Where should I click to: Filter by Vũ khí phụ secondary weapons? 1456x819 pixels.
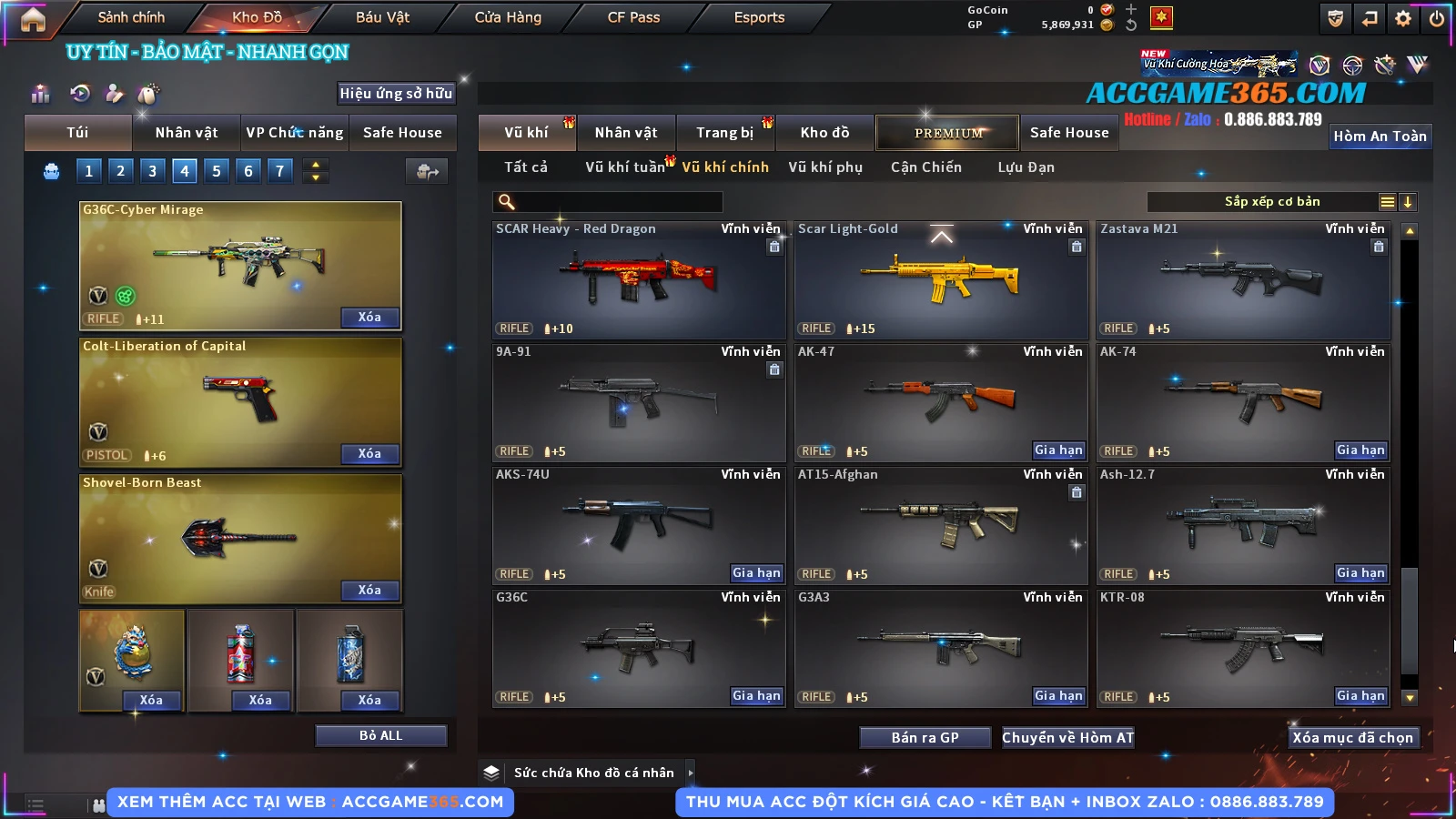(824, 167)
